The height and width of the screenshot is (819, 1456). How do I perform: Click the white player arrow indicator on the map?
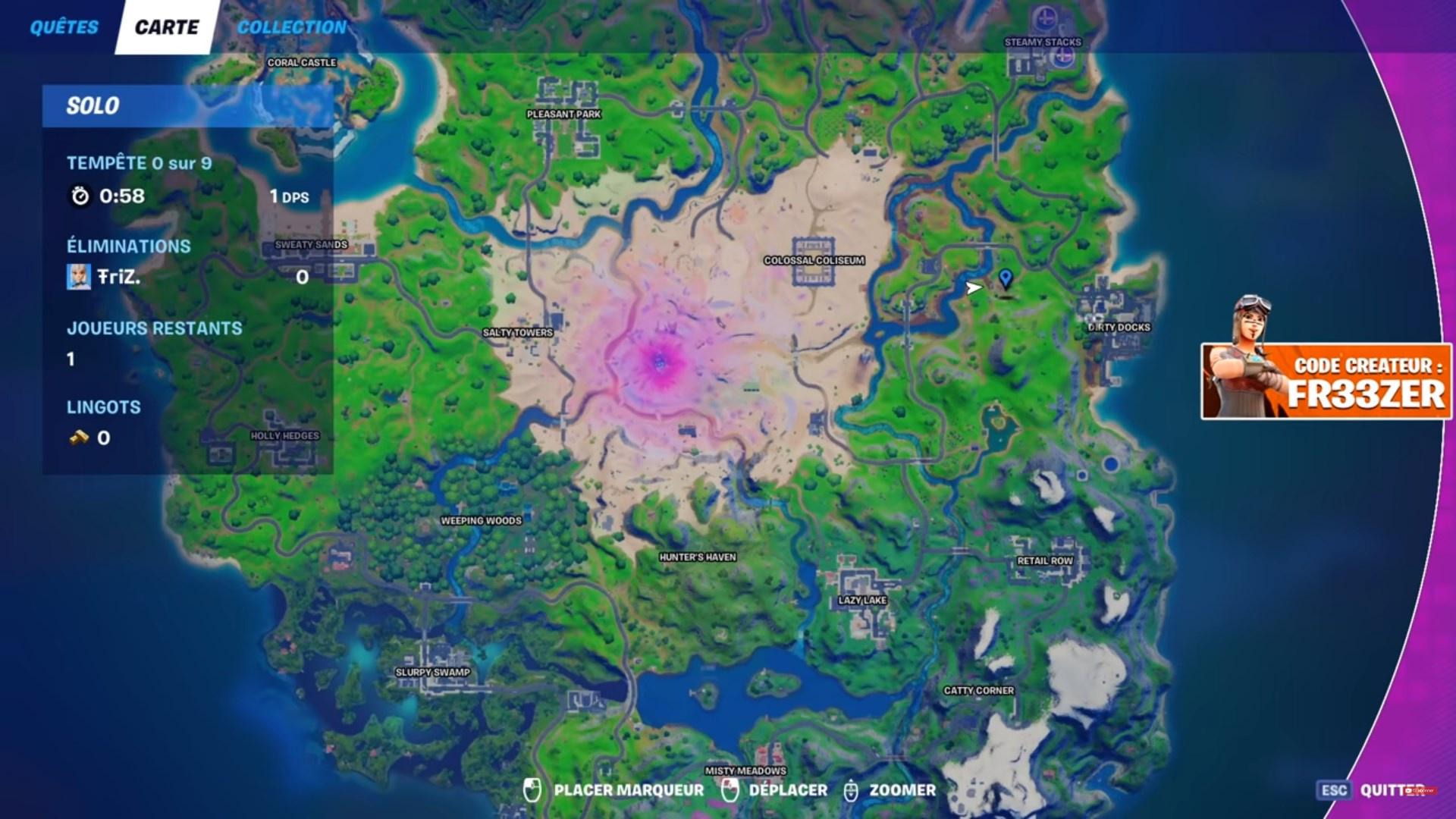click(974, 288)
